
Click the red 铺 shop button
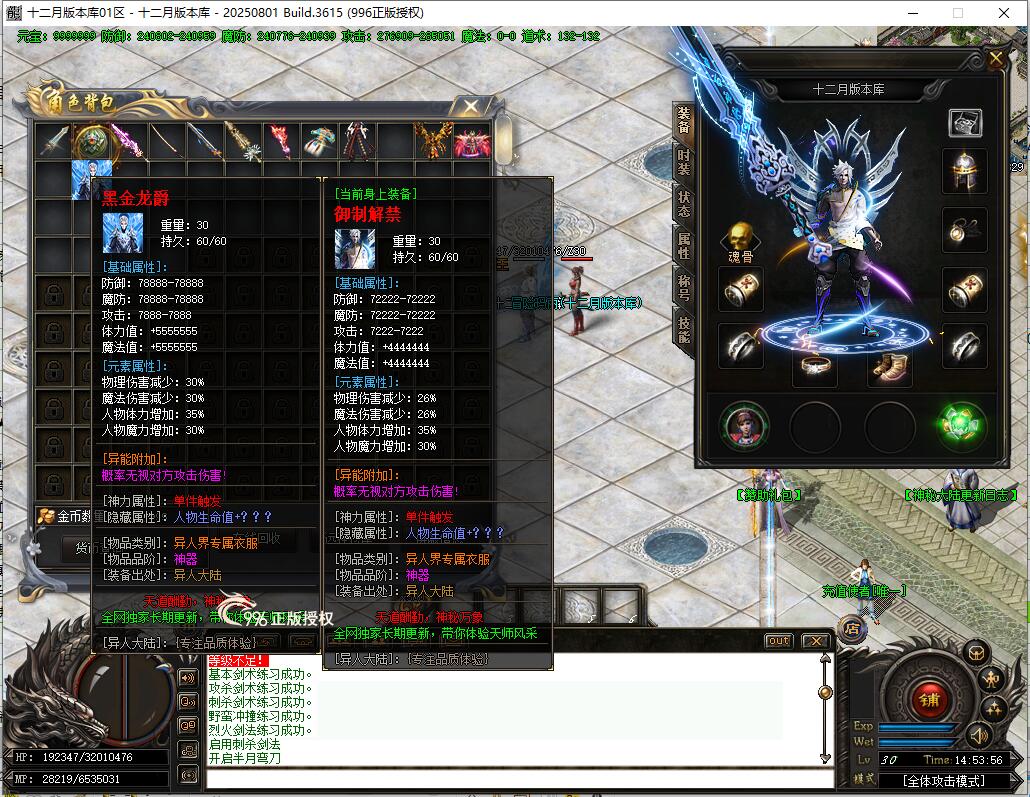tap(929, 699)
